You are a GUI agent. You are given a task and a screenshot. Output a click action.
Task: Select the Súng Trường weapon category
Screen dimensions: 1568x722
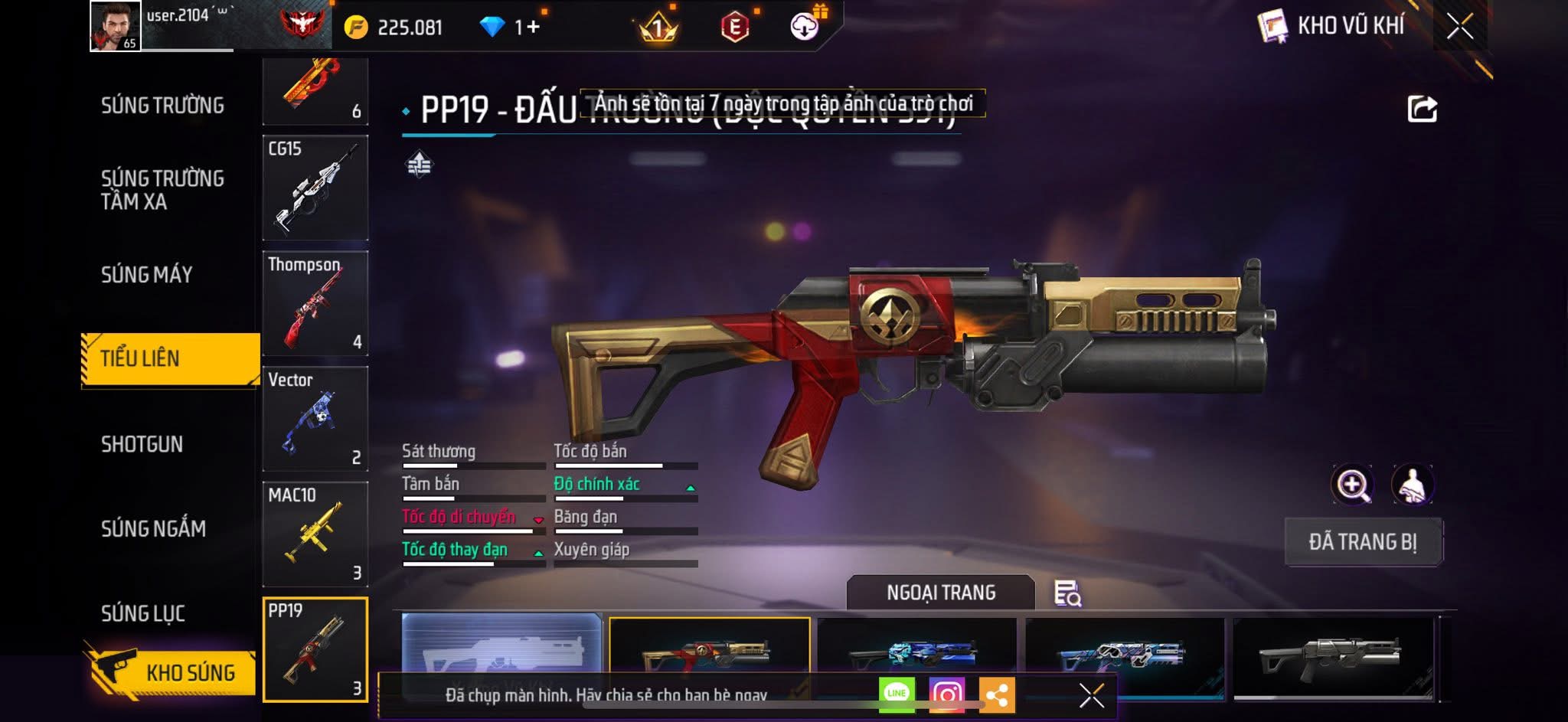[x=162, y=105]
